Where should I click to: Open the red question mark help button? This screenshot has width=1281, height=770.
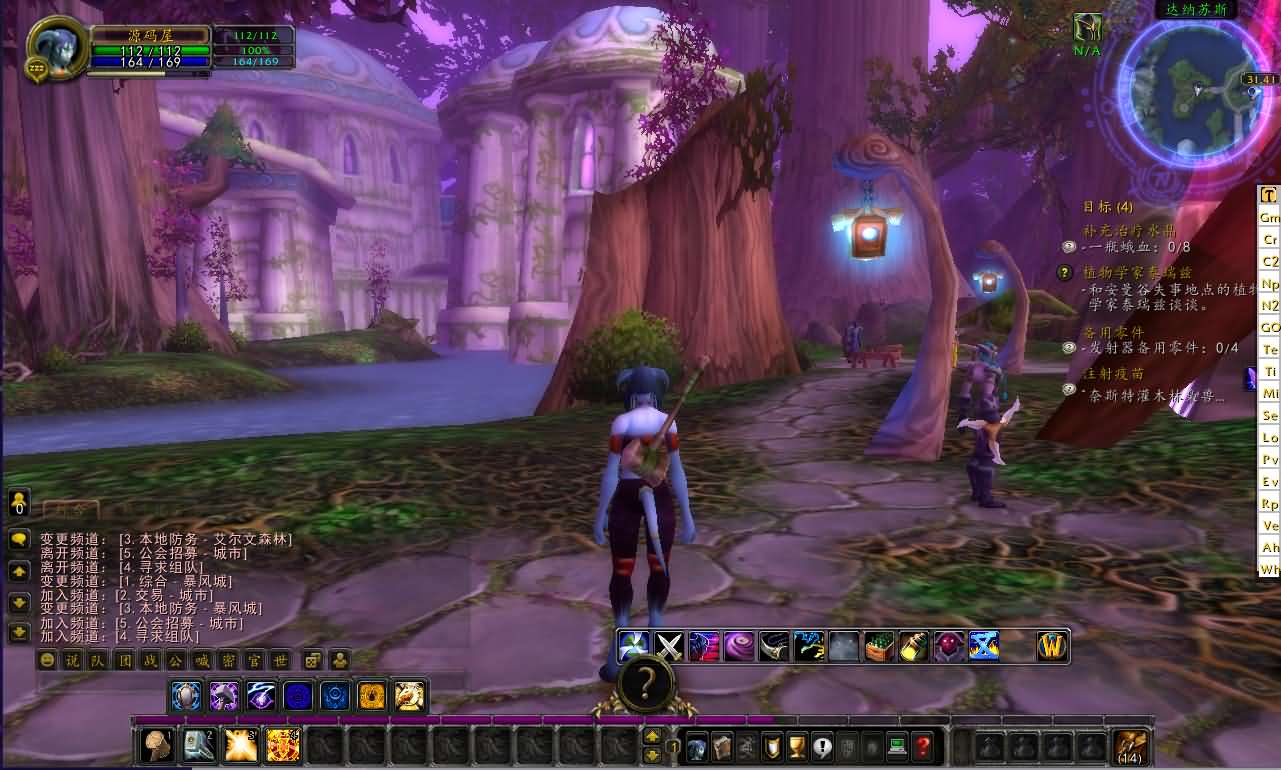922,746
